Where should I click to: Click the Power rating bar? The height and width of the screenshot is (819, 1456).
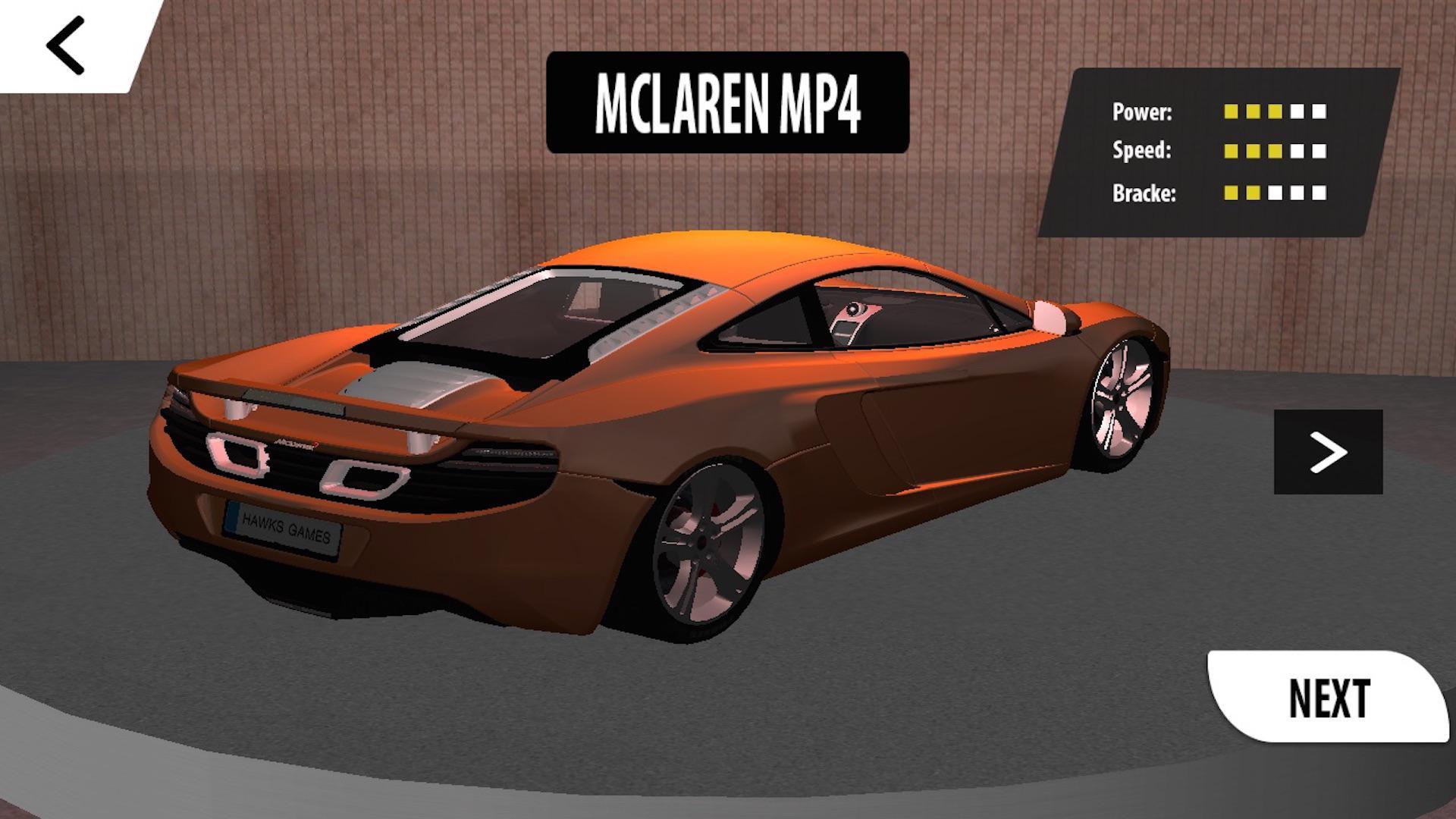click(1276, 111)
